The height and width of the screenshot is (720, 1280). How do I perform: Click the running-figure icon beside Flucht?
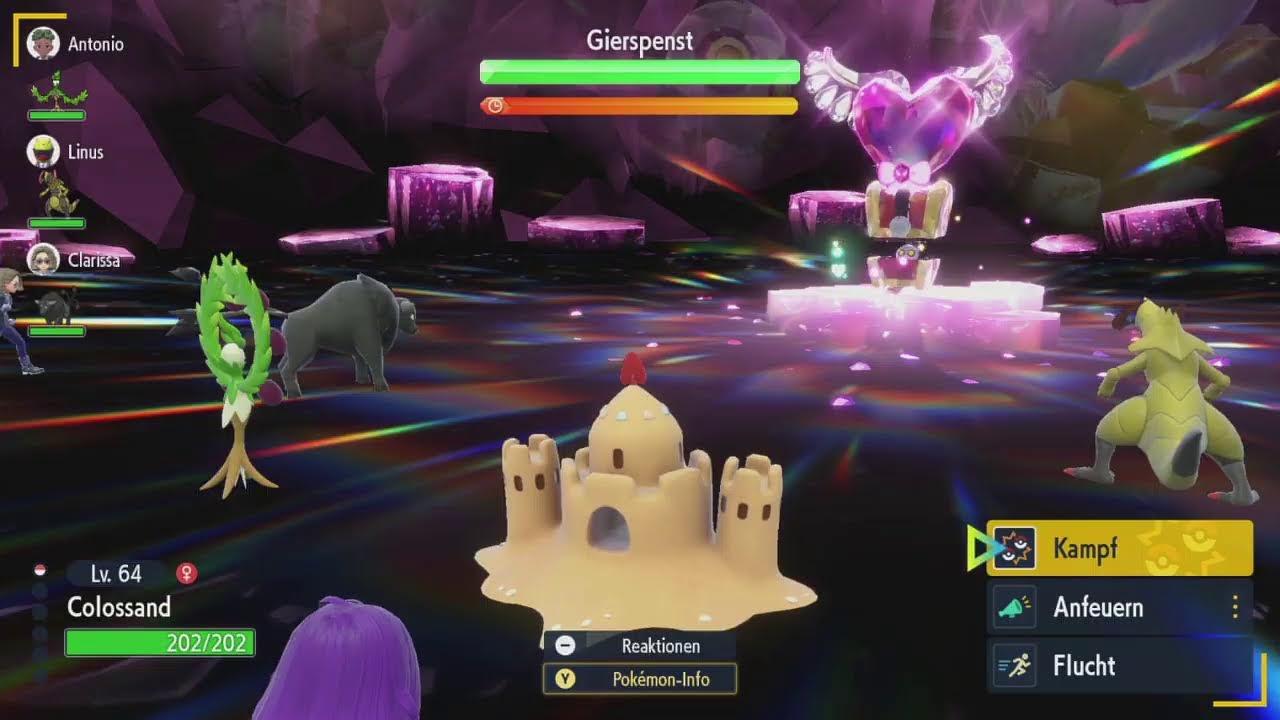click(1013, 665)
